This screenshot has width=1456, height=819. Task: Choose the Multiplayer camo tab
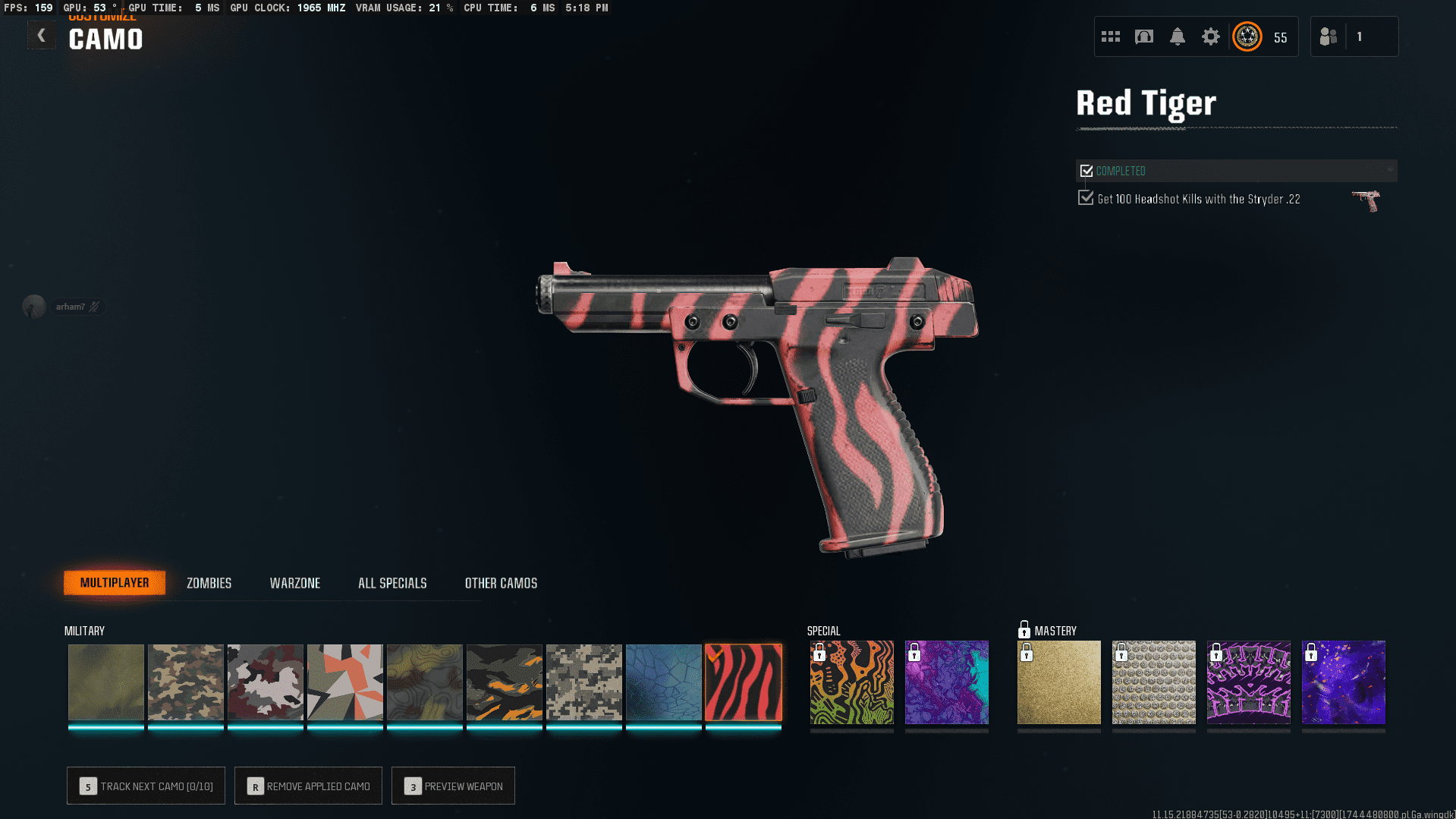tap(115, 583)
